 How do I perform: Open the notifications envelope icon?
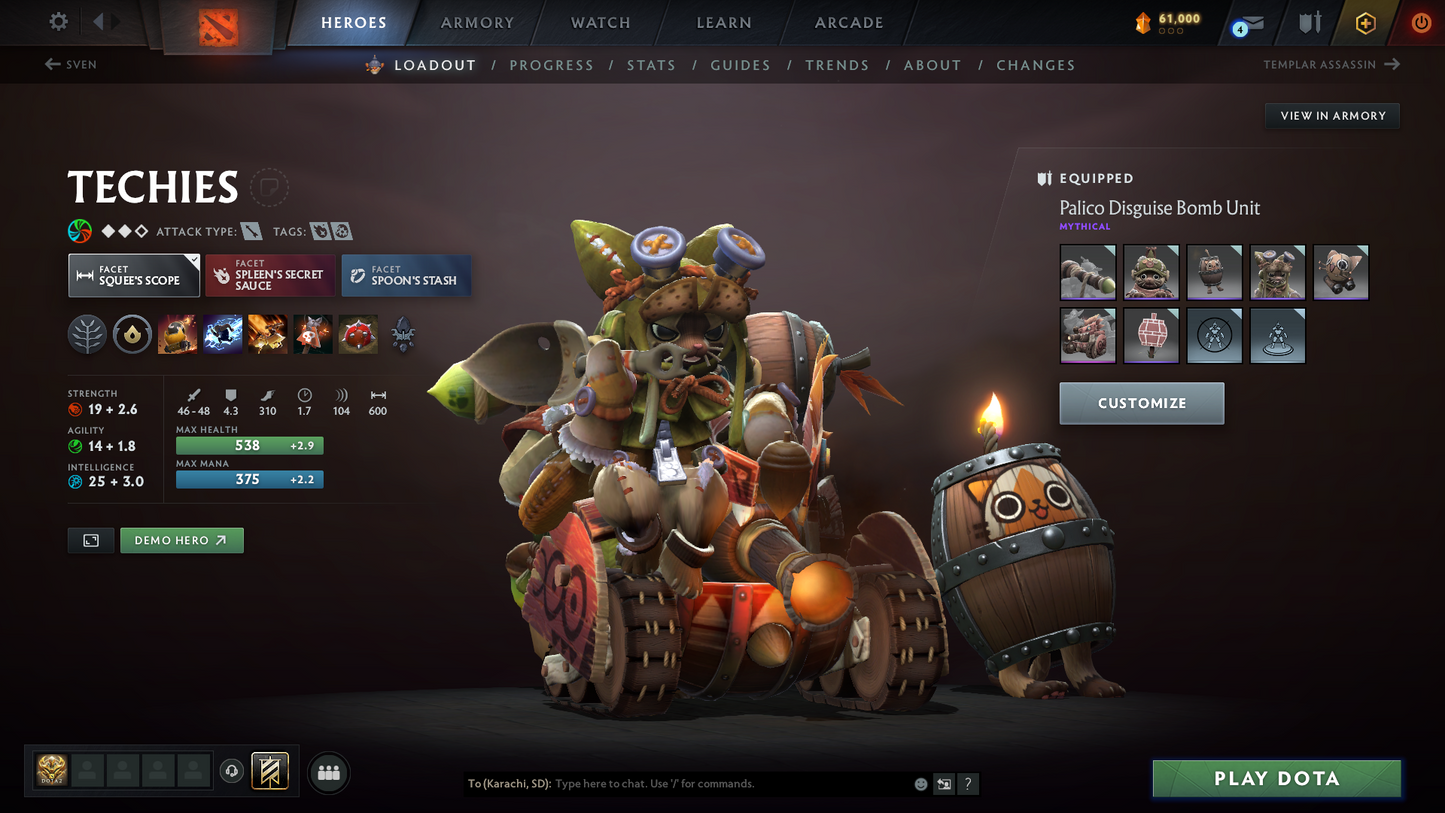(x=1250, y=22)
